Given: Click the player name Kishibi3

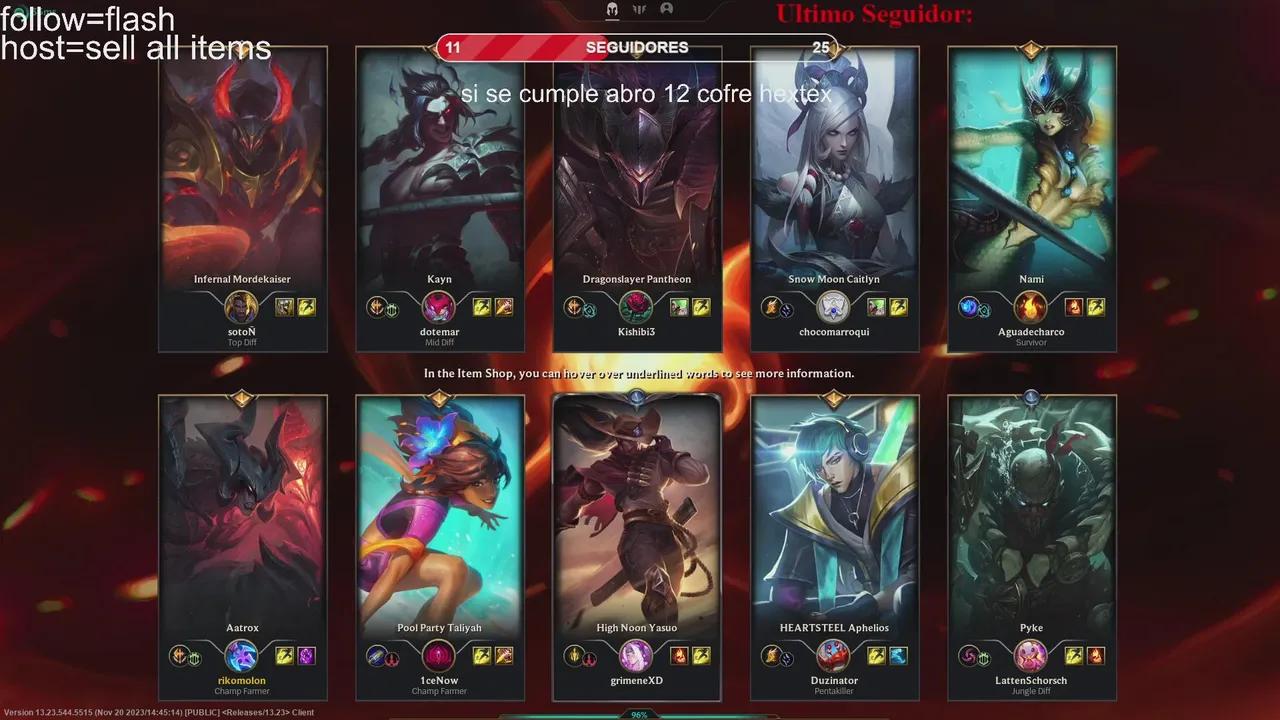Looking at the screenshot, I should click(636, 331).
